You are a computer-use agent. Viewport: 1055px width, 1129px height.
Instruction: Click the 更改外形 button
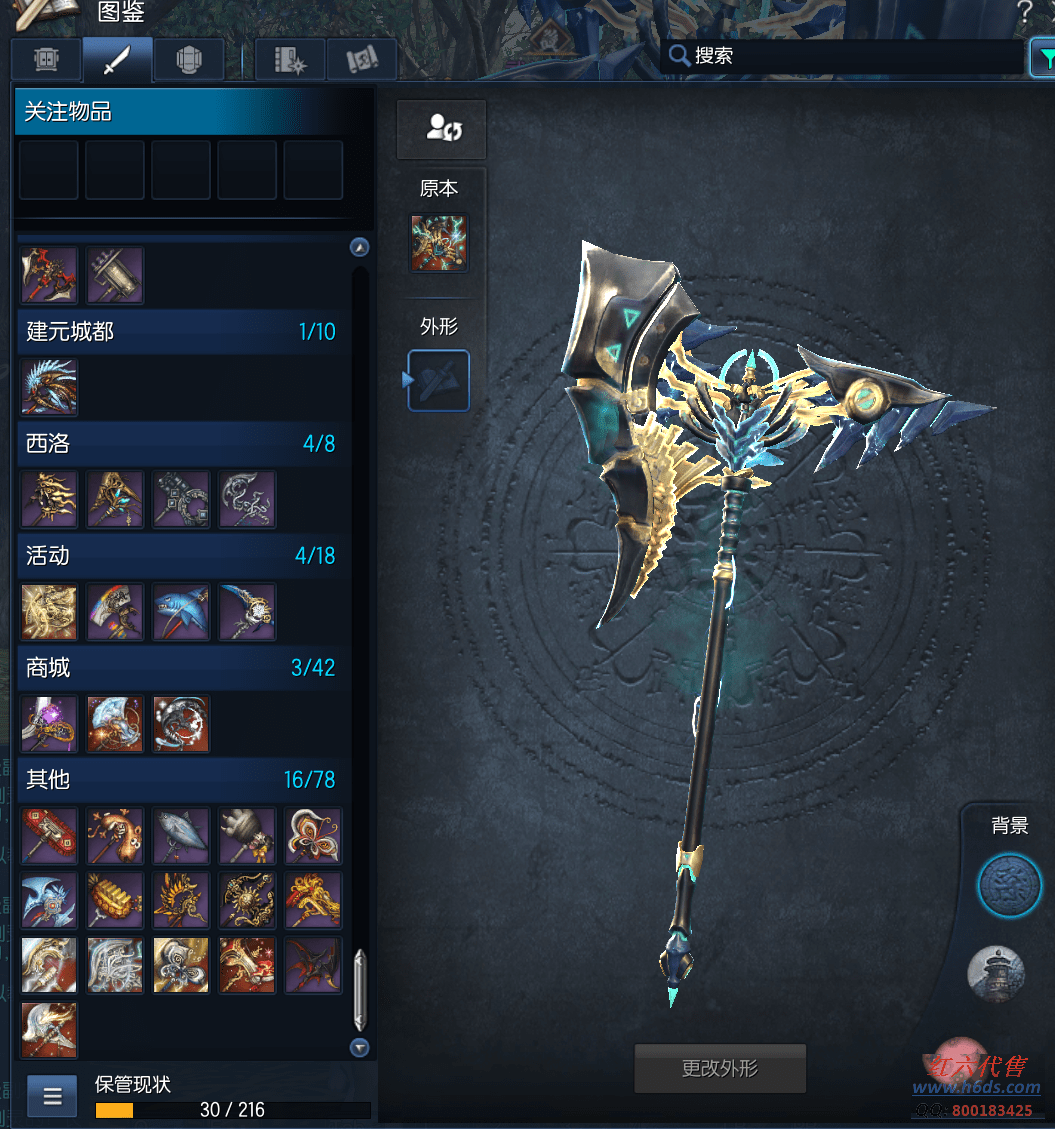click(720, 1068)
